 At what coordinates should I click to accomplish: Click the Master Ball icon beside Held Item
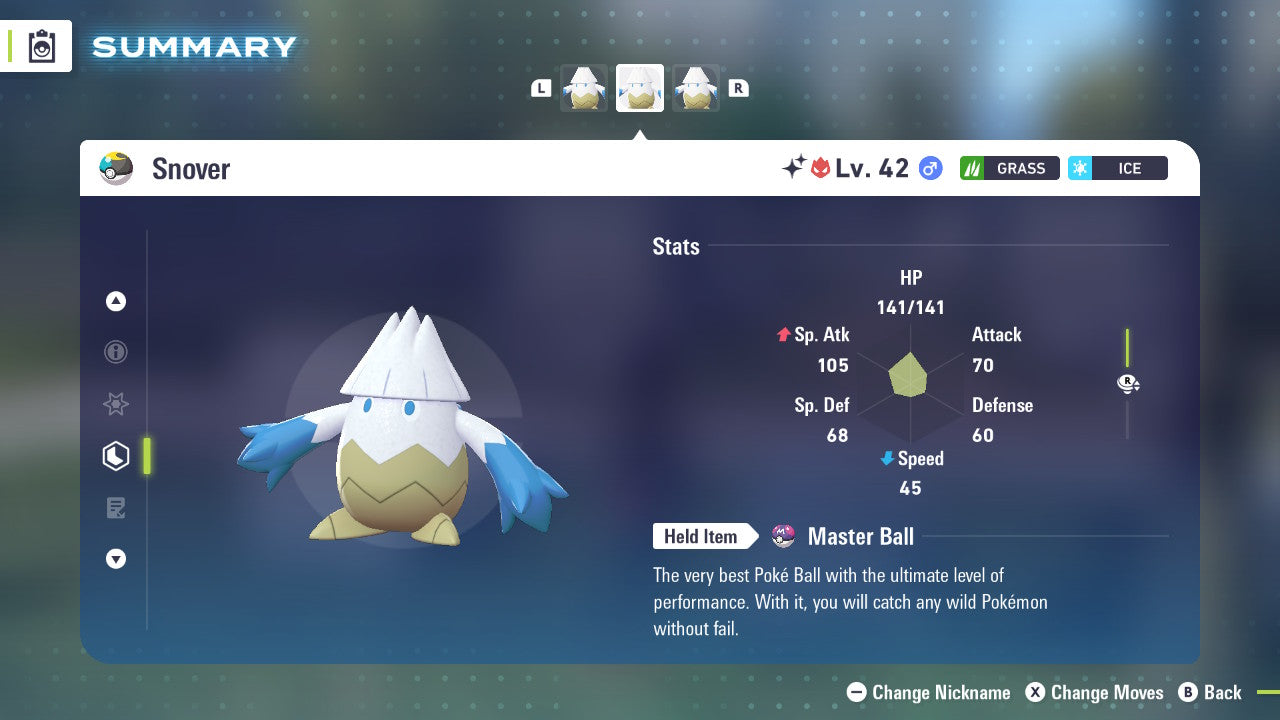783,536
